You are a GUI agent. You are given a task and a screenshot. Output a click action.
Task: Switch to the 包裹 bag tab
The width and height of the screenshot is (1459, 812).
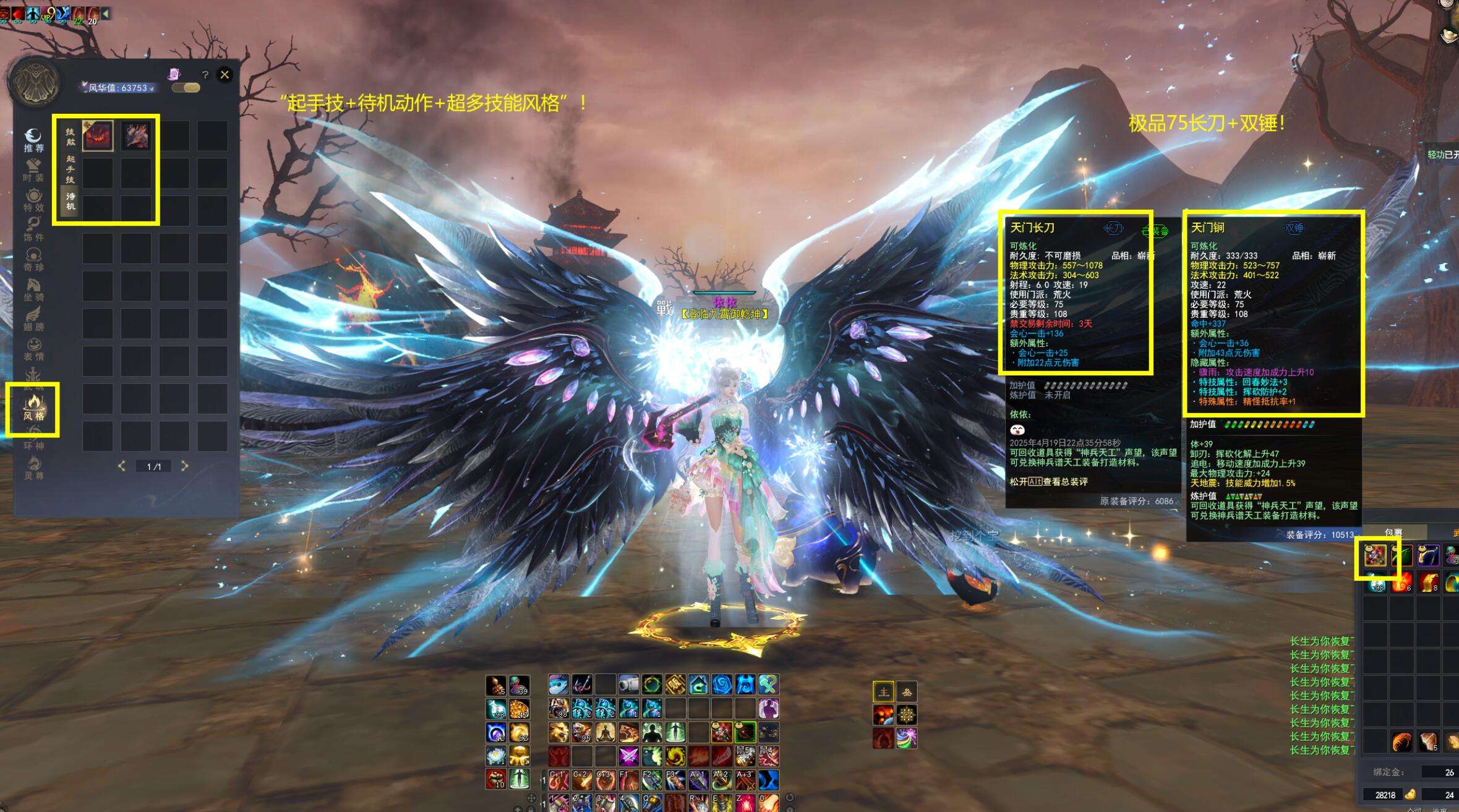[1393, 532]
